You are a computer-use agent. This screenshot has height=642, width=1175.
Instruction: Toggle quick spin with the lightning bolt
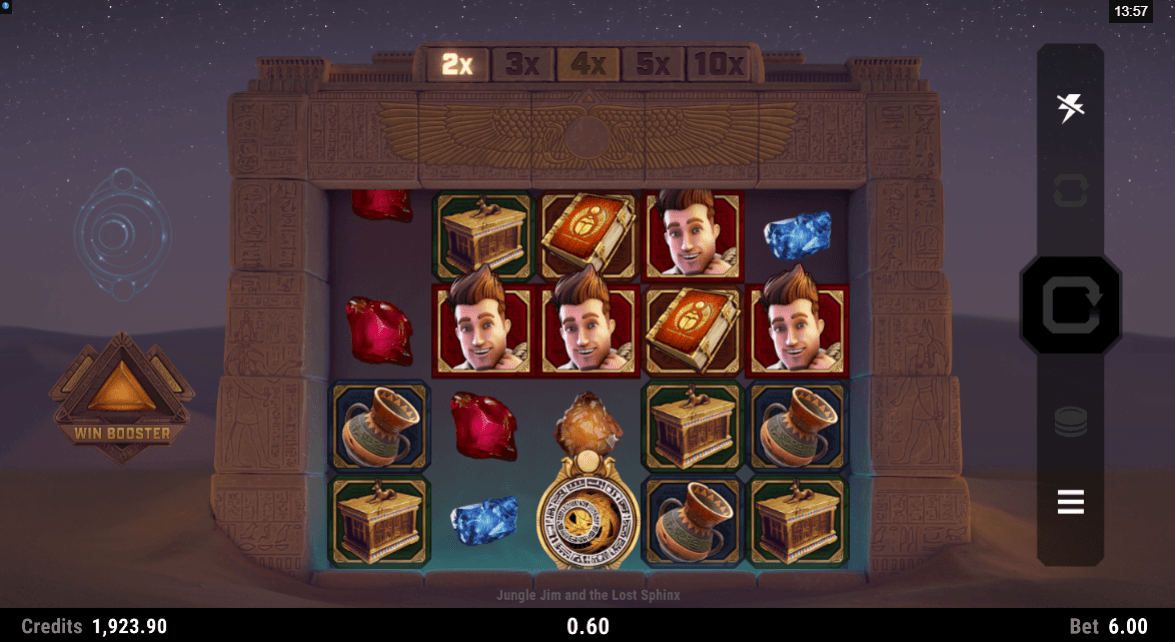click(1071, 107)
